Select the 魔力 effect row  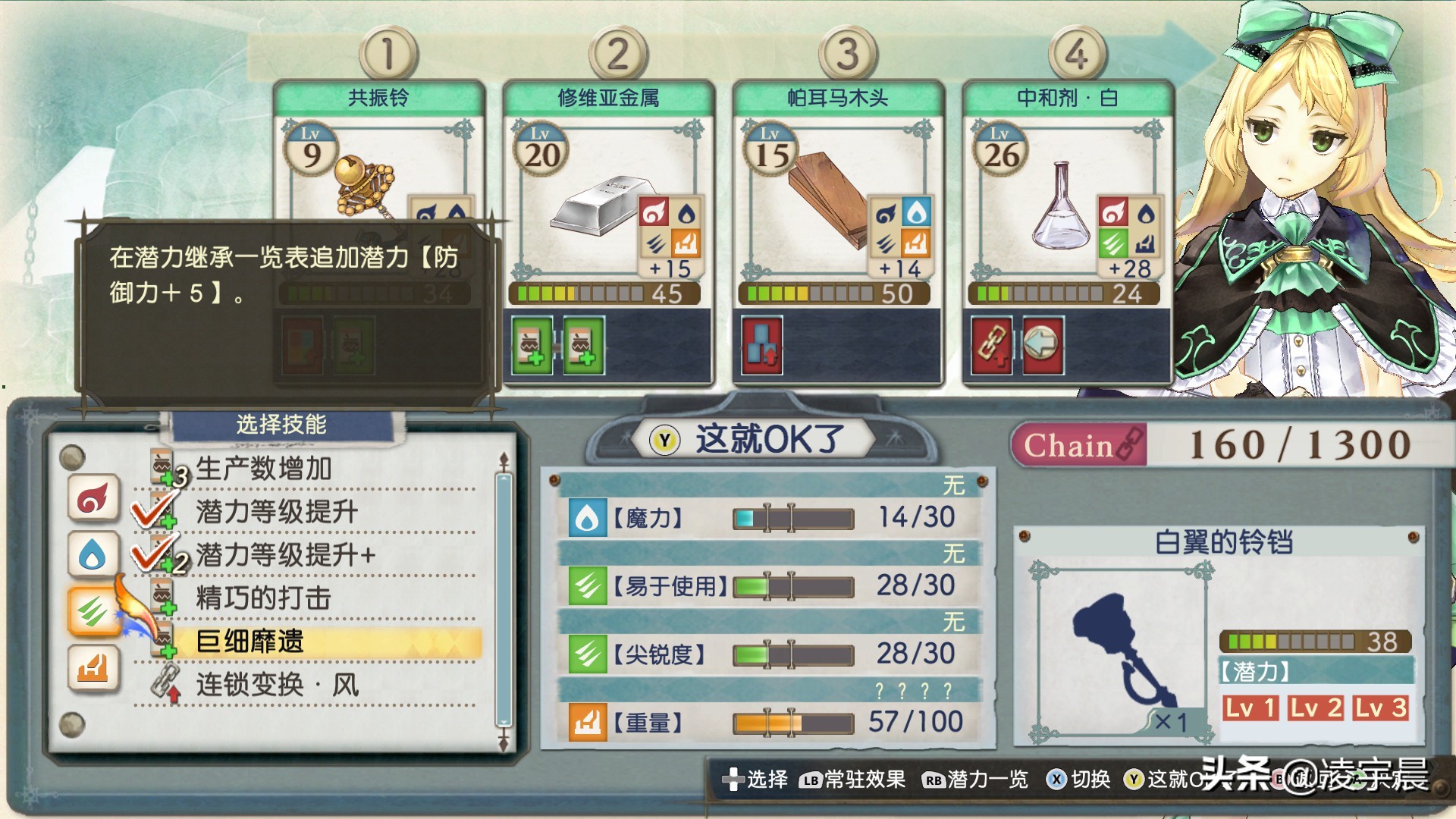[767, 518]
